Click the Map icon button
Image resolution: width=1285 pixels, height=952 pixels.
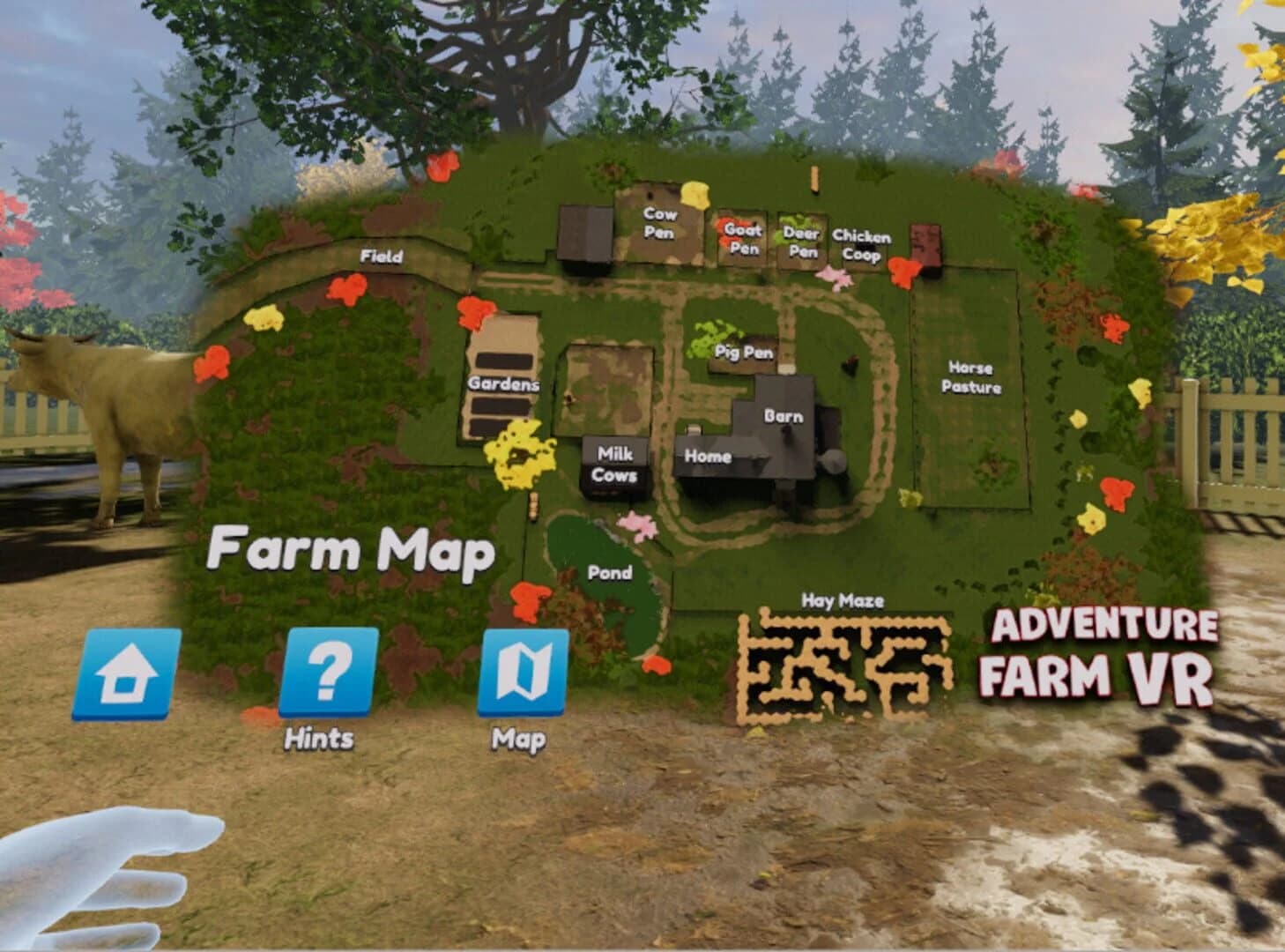pyautogui.click(x=523, y=674)
